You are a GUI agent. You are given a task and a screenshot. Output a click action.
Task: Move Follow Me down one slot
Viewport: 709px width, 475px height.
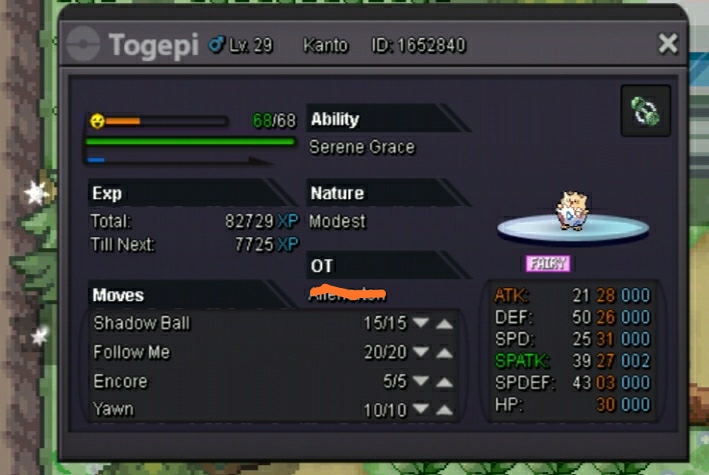point(421,352)
